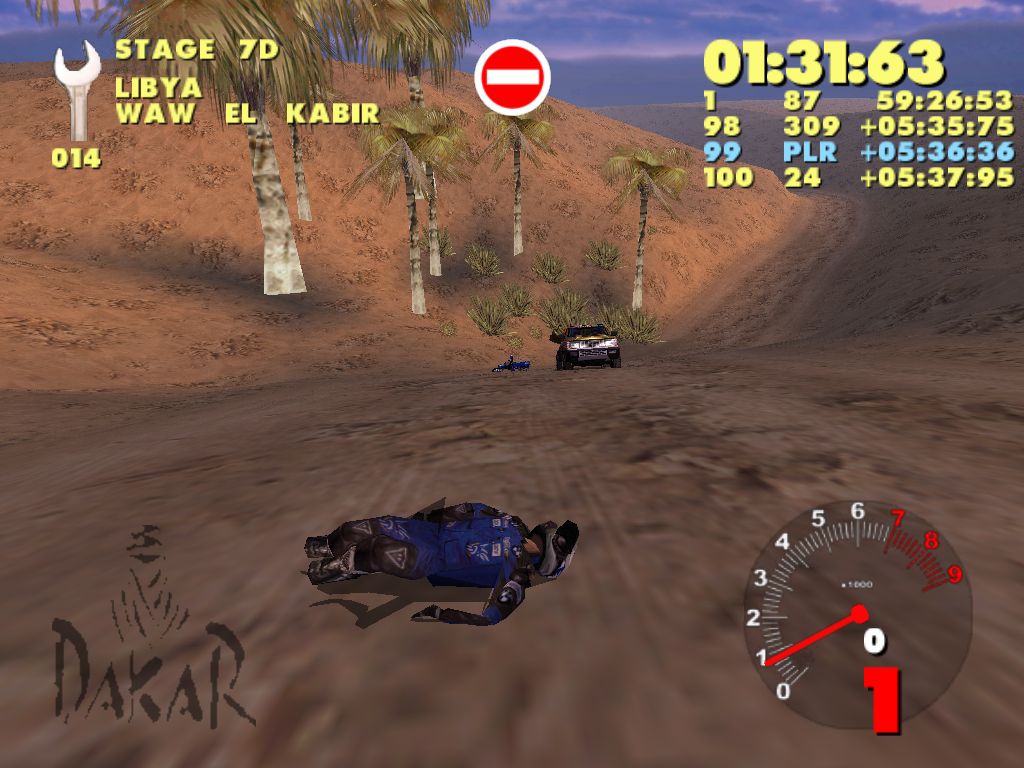This screenshot has width=1024, height=768.
Task: Select the red no-entry warning sign
Action: [x=513, y=77]
